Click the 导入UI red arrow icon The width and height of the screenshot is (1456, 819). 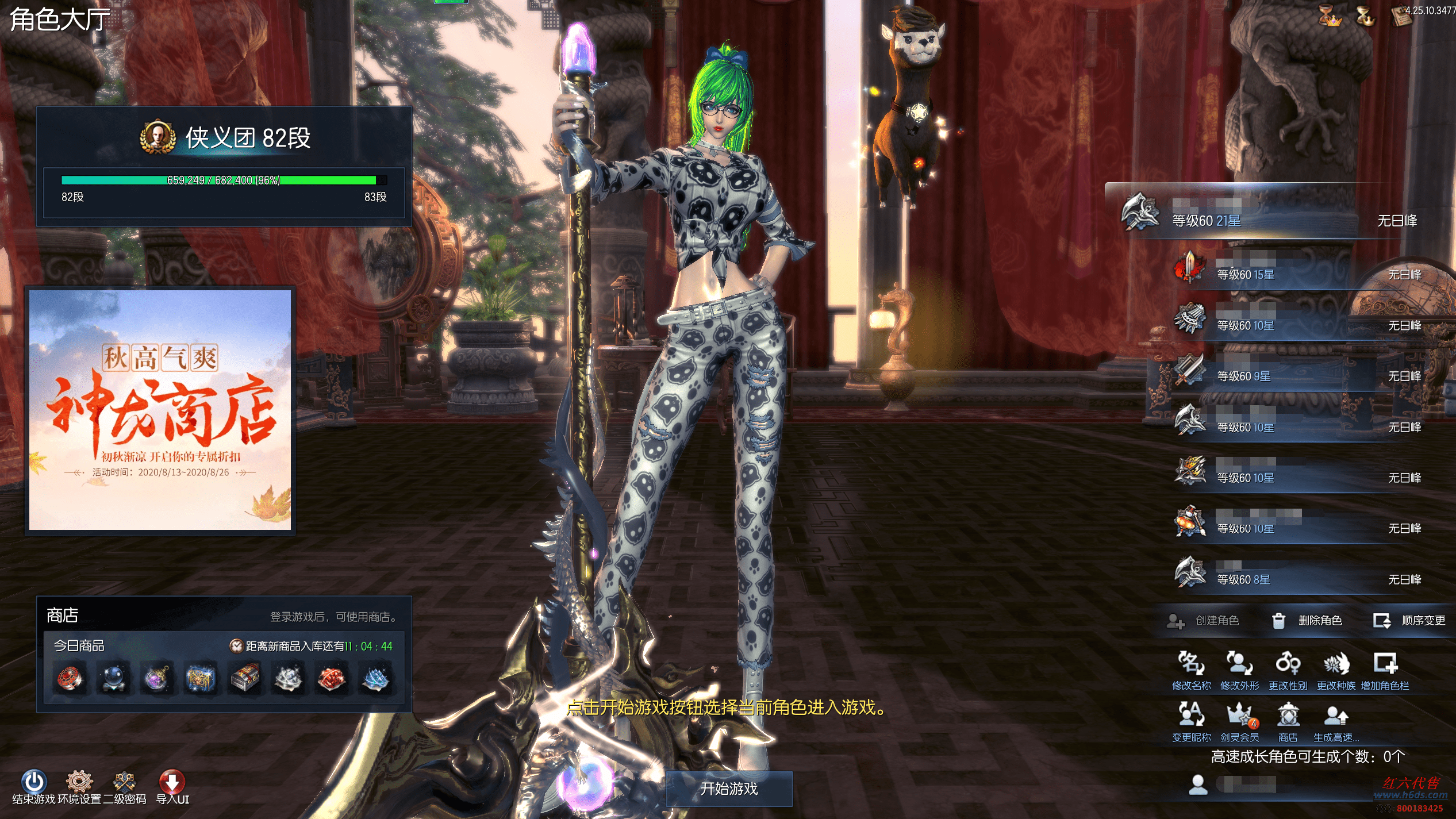click(172, 782)
